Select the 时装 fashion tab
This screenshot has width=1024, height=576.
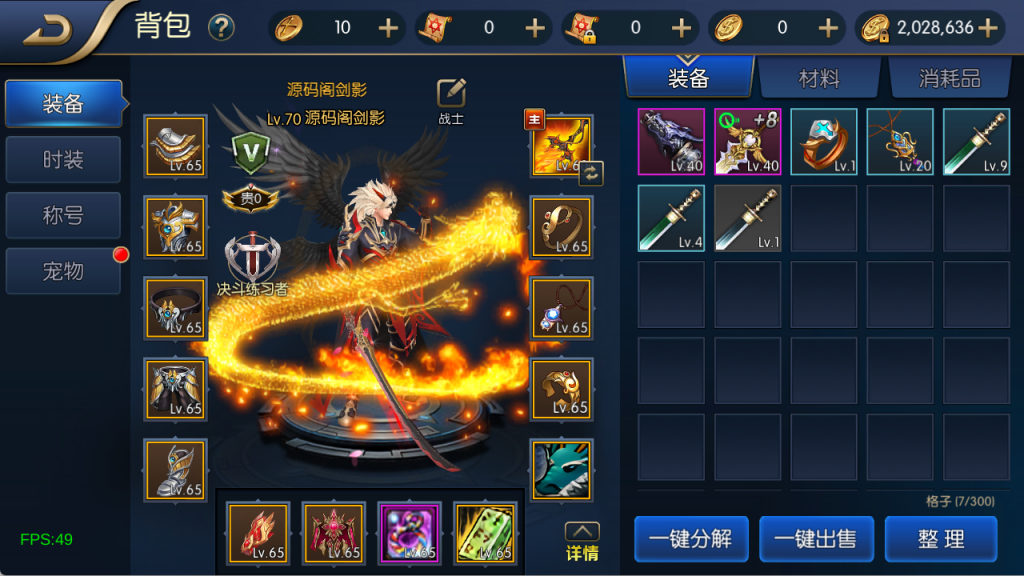63,160
